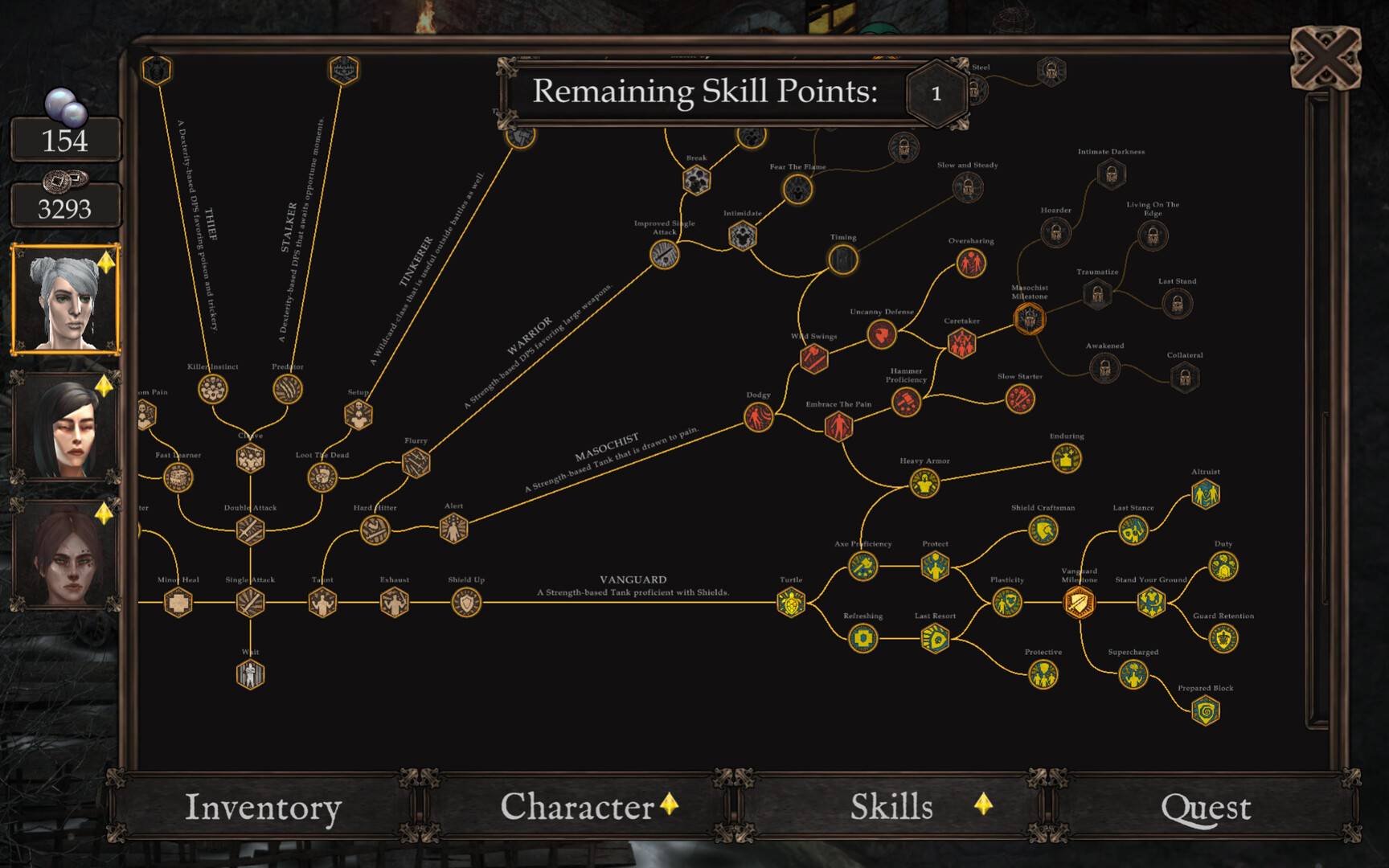This screenshot has height=868, width=1389.
Task: Select the Oversharing skill node
Action: (970, 262)
